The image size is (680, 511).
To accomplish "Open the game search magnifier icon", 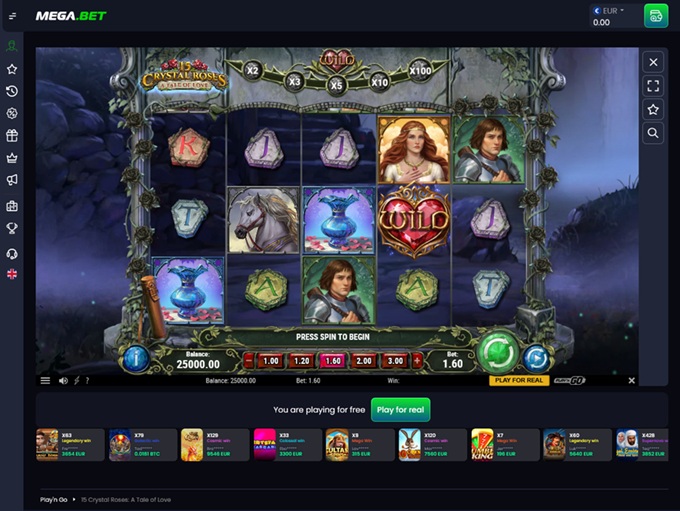I will click(x=653, y=132).
